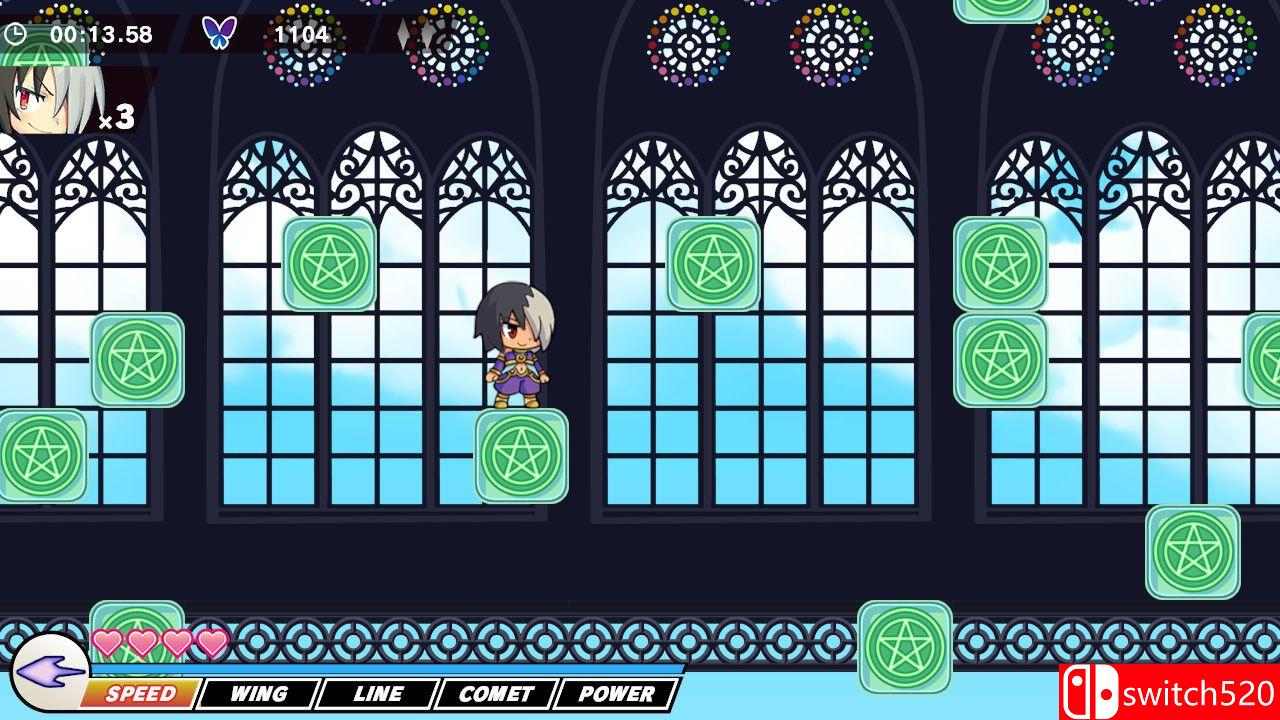Enable the POWER ability
This screenshot has height=720, width=1280.
[618, 692]
